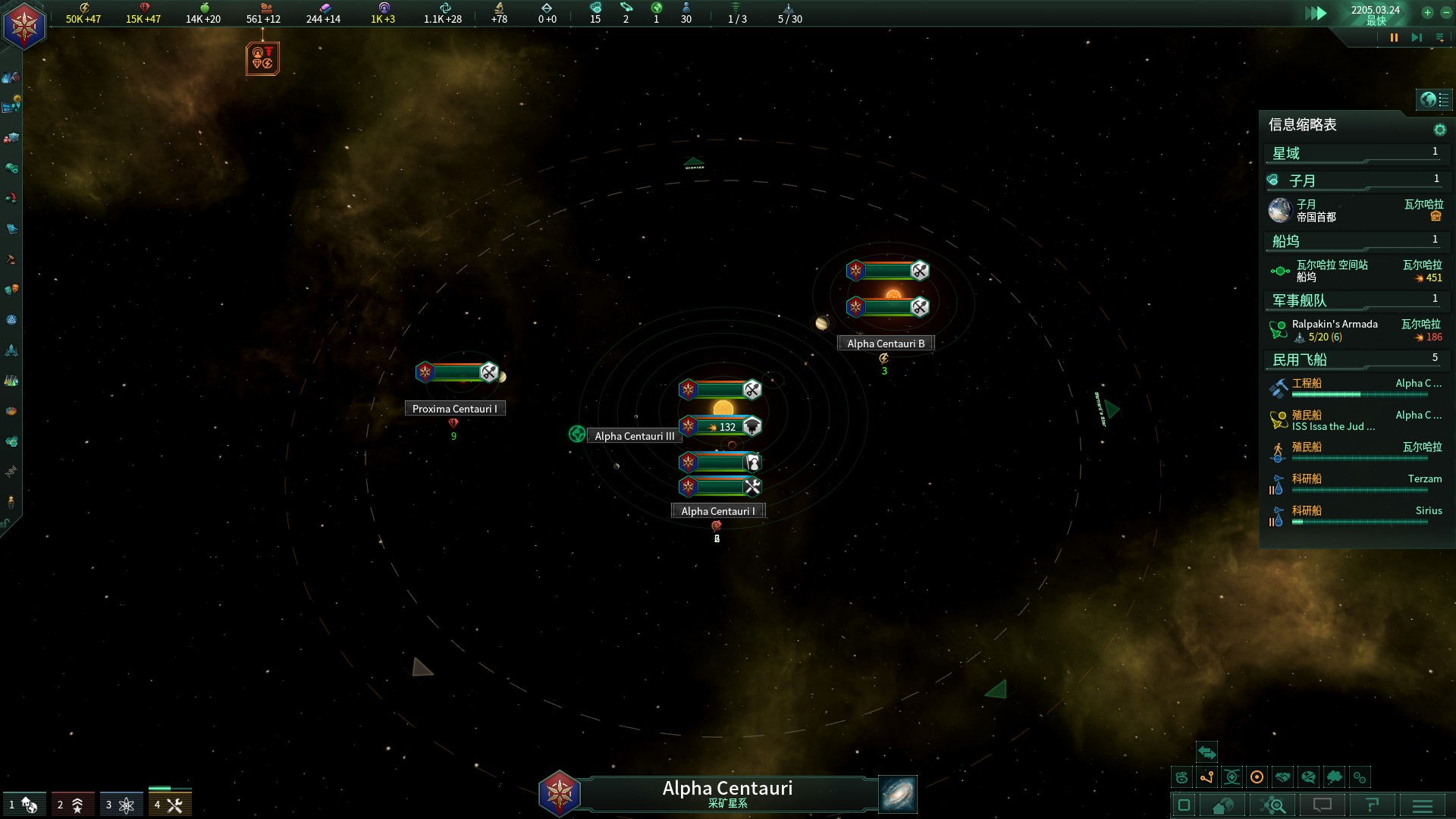This screenshot has width=1456, height=819.
Task: Select control group 1 colony ships
Action: pyautogui.click(x=24, y=805)
